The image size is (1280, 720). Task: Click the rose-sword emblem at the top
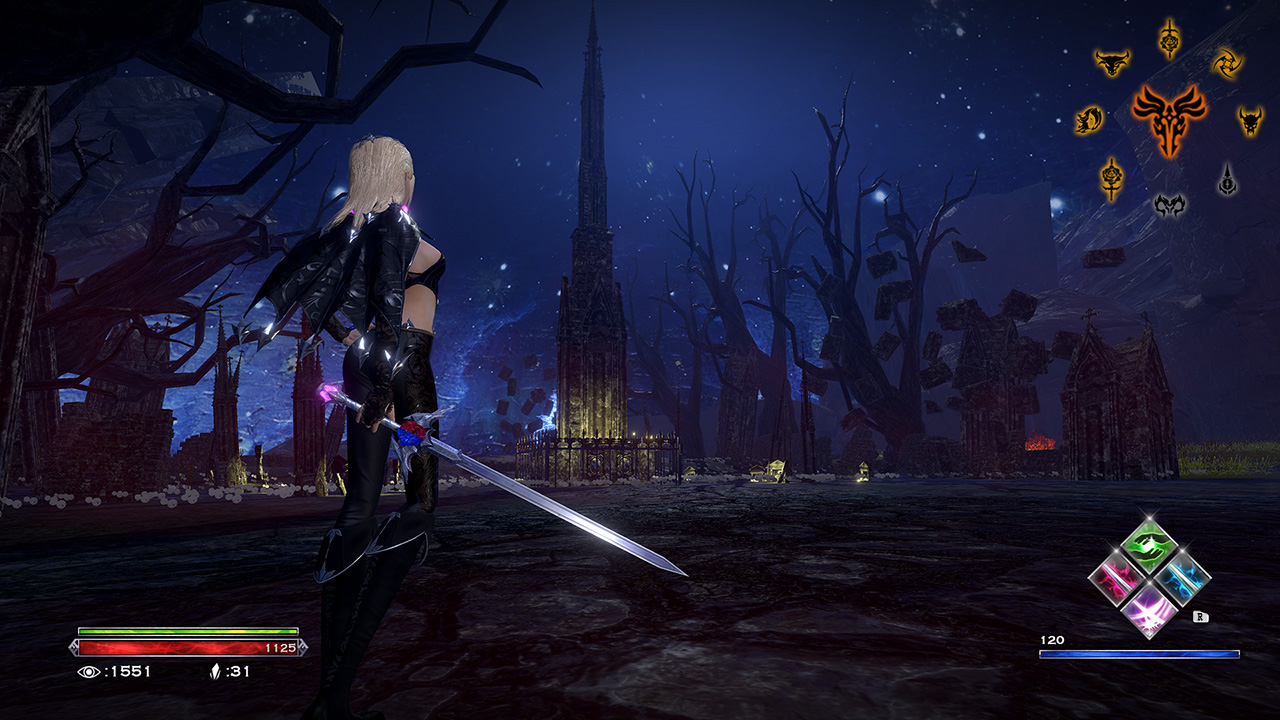pos(1168,38)
